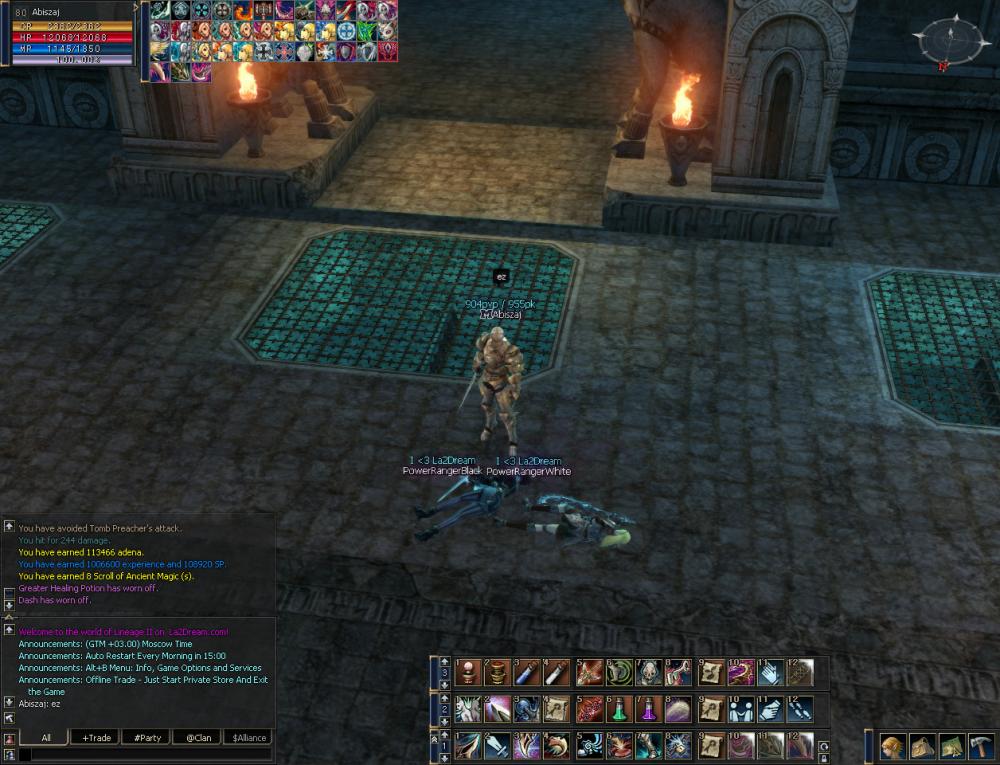Drink the purple potion in hotbar two

coord(648,709)
